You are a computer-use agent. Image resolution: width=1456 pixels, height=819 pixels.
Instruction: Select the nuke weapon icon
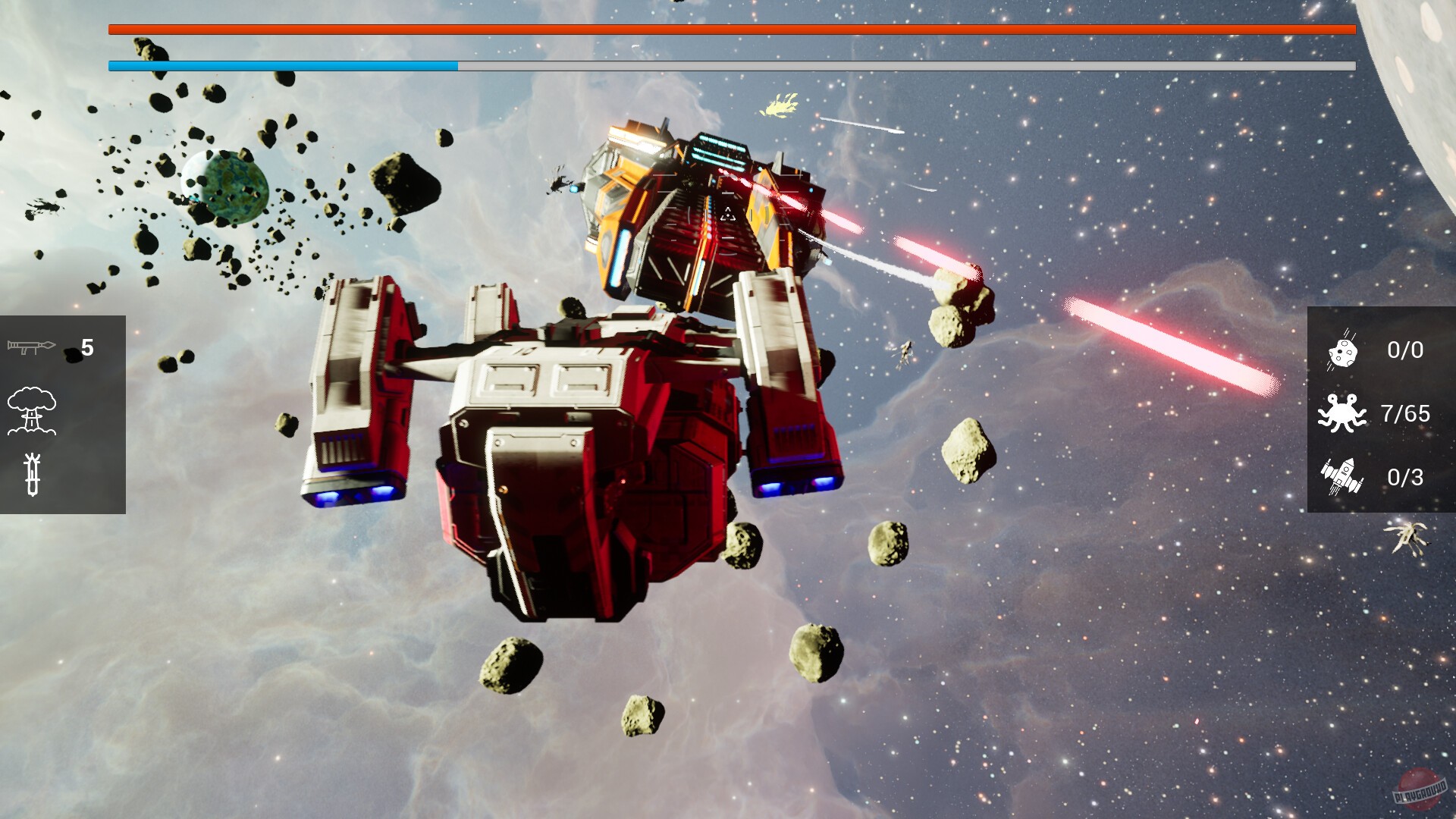click(x=33, y=409)
